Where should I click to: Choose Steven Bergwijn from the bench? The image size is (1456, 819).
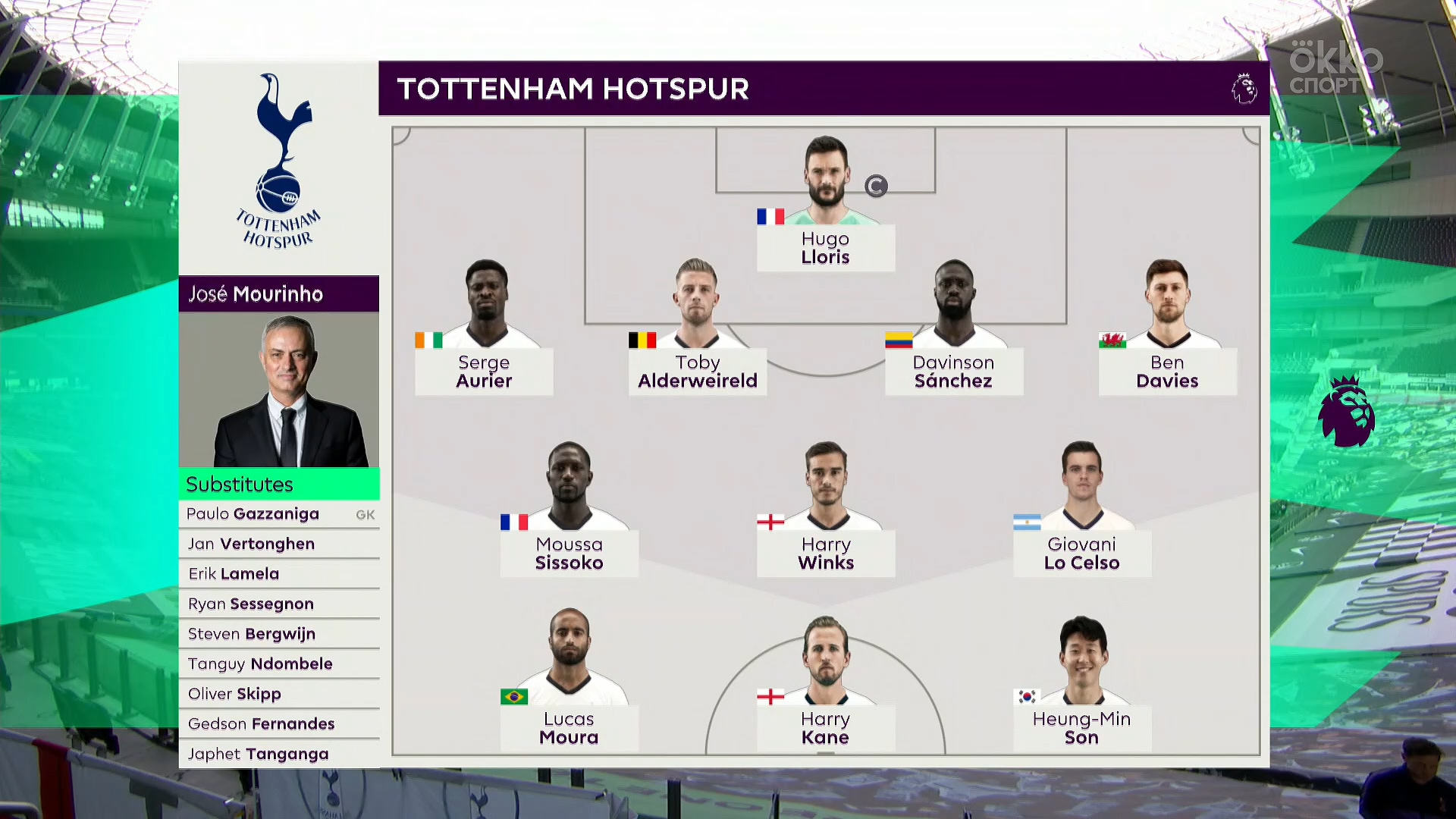tap(279, 634)
